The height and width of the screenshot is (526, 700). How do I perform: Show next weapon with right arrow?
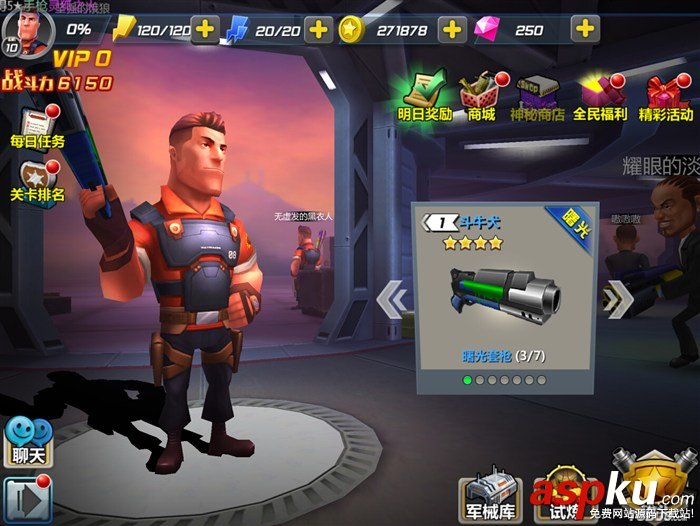pos(617,298)
